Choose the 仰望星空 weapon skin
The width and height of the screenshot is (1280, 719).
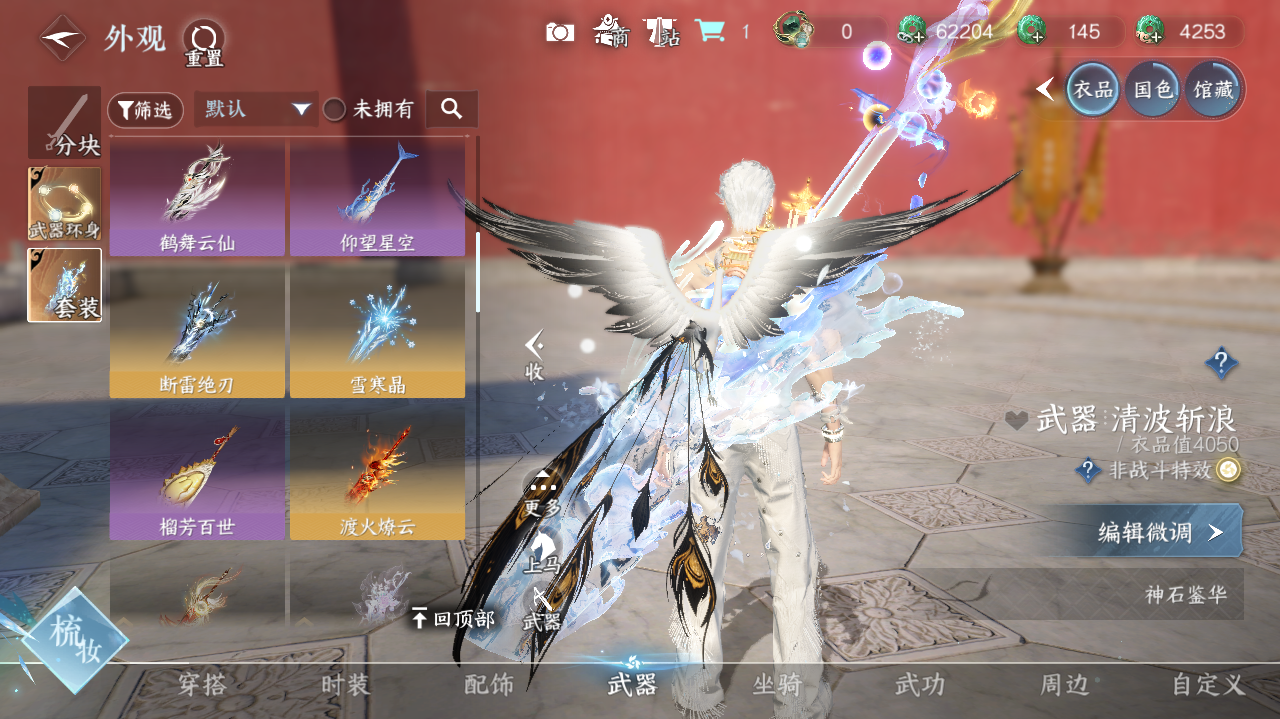point(377,197)
